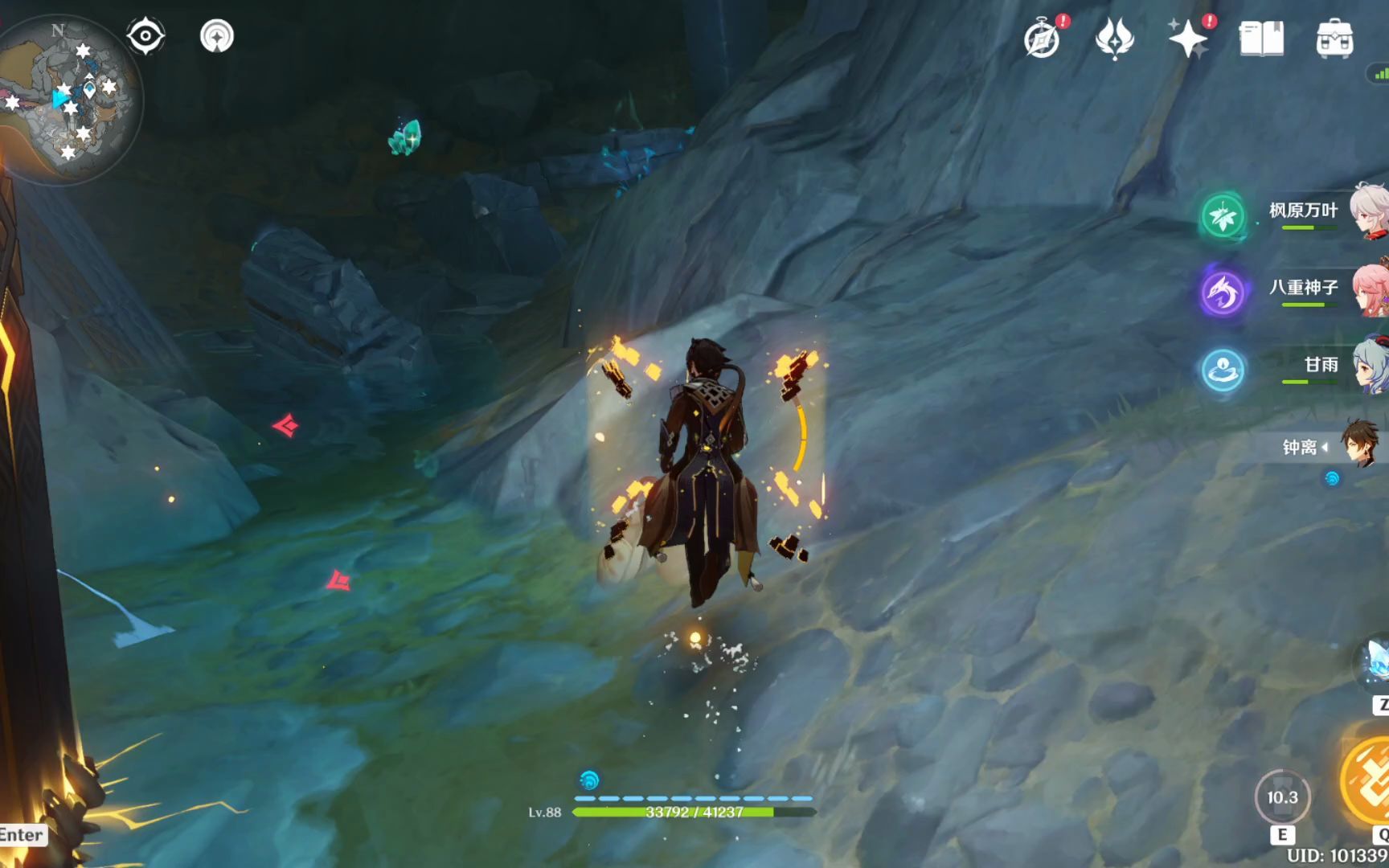
Task: Open the compass events icon
Action: (1043, 39)
